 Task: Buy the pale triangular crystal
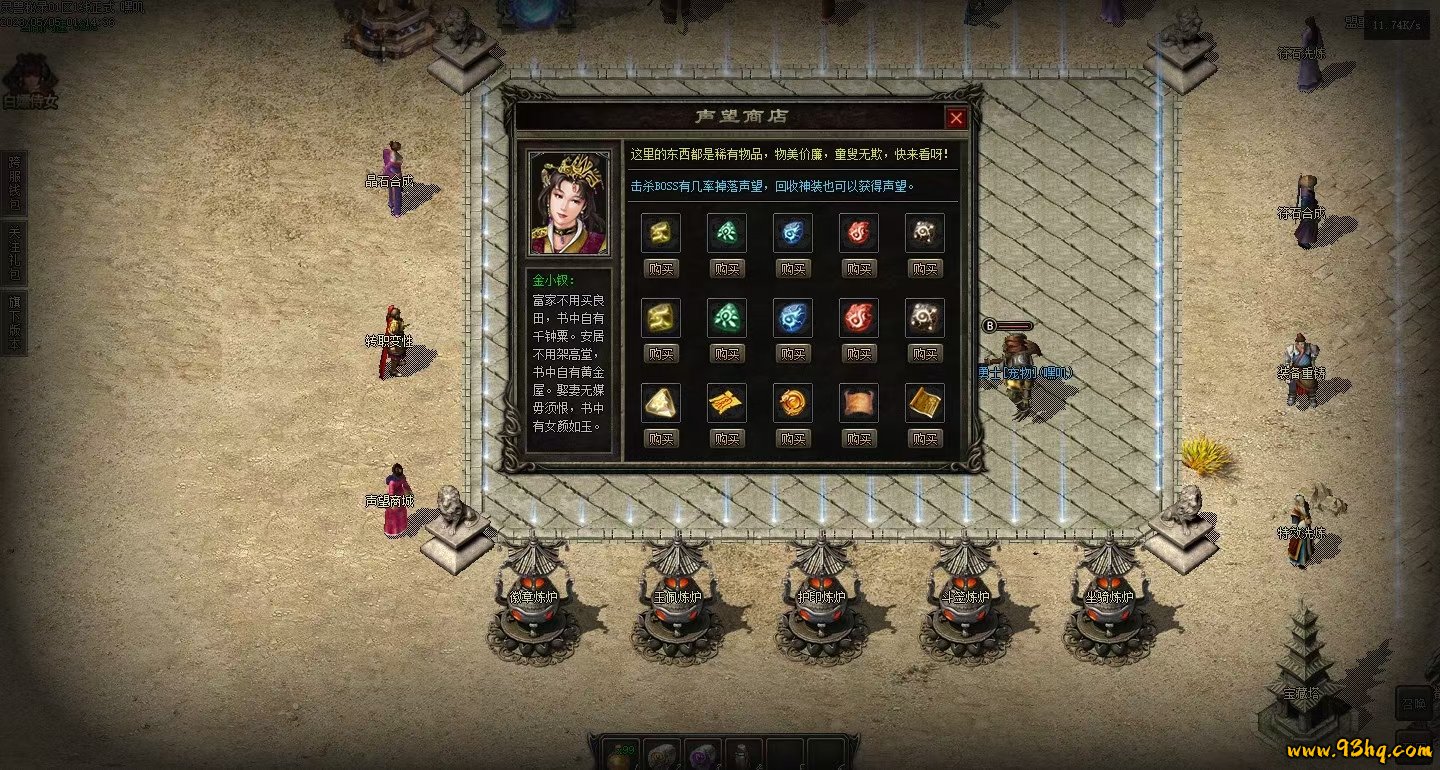click(x=661, y=438)
